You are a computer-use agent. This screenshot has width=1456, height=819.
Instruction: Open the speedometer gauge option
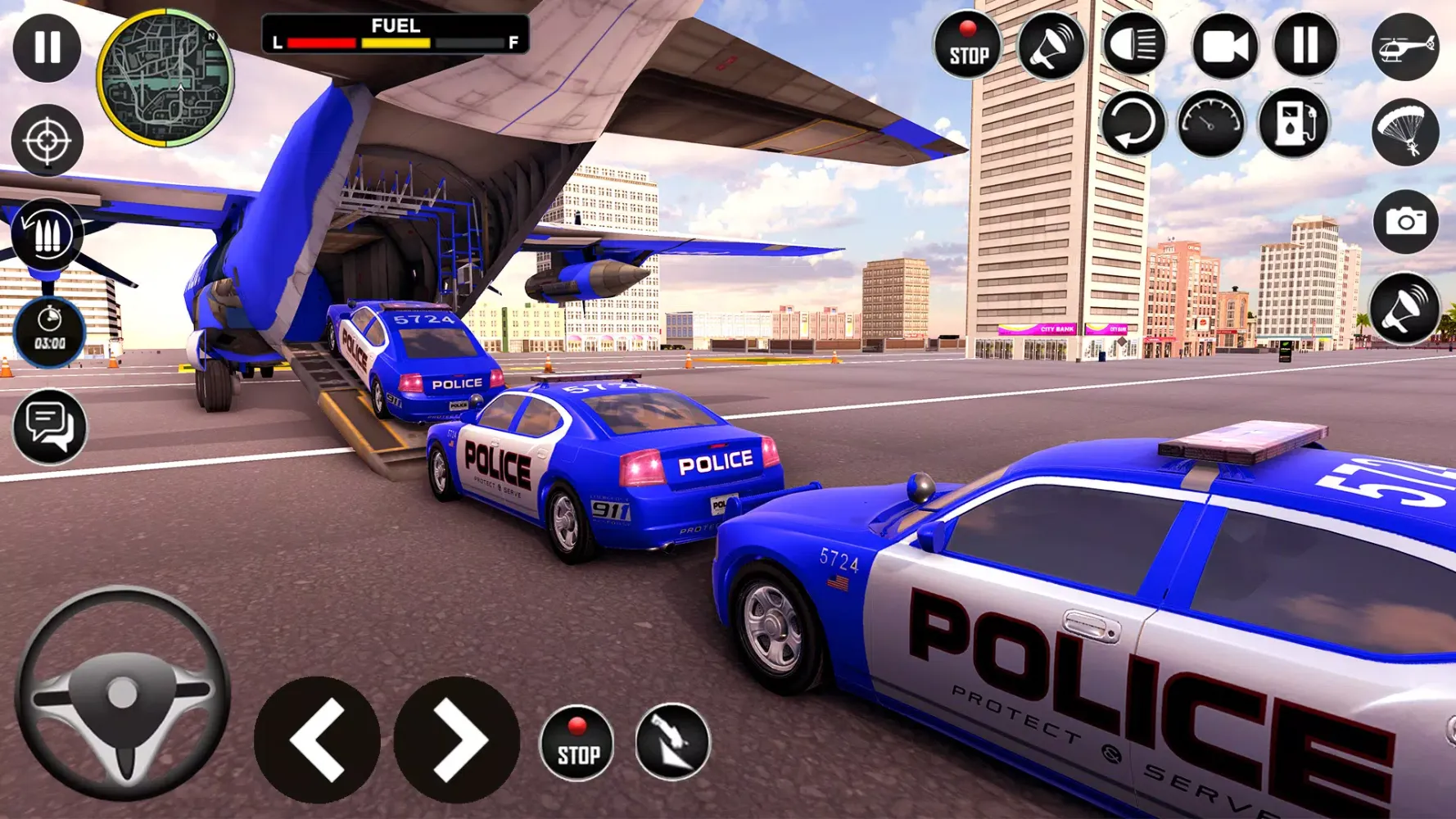pos(1211,123)
